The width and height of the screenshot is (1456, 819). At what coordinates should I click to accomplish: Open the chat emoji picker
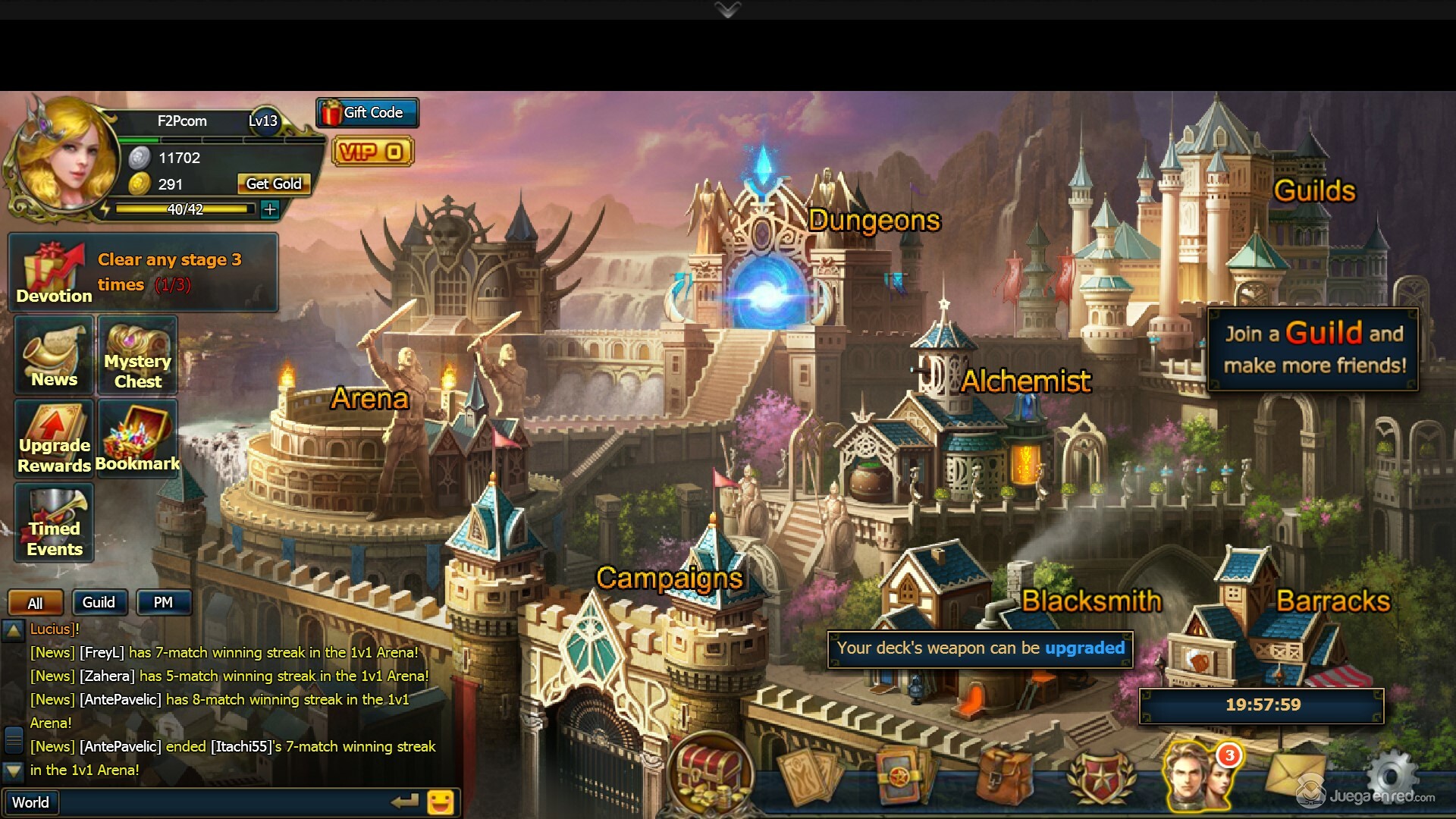pyautogui.click(x=441, y=802)
